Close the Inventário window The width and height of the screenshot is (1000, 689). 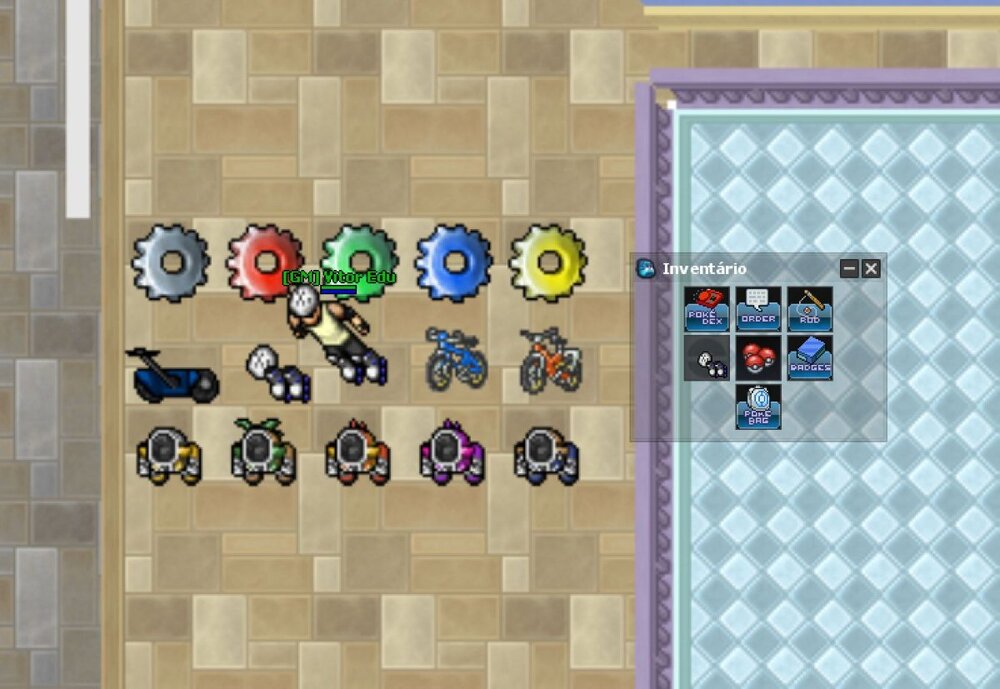point(871,268)
